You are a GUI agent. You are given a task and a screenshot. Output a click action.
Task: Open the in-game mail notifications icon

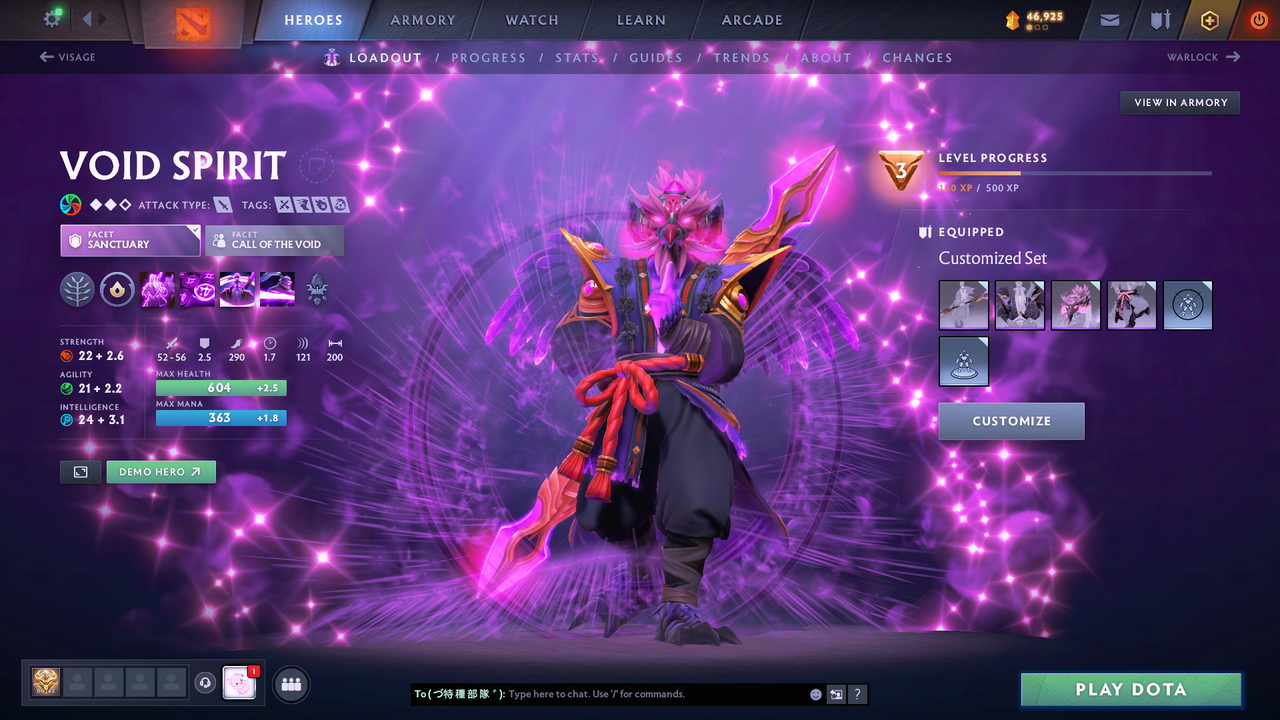(1108, 20)
